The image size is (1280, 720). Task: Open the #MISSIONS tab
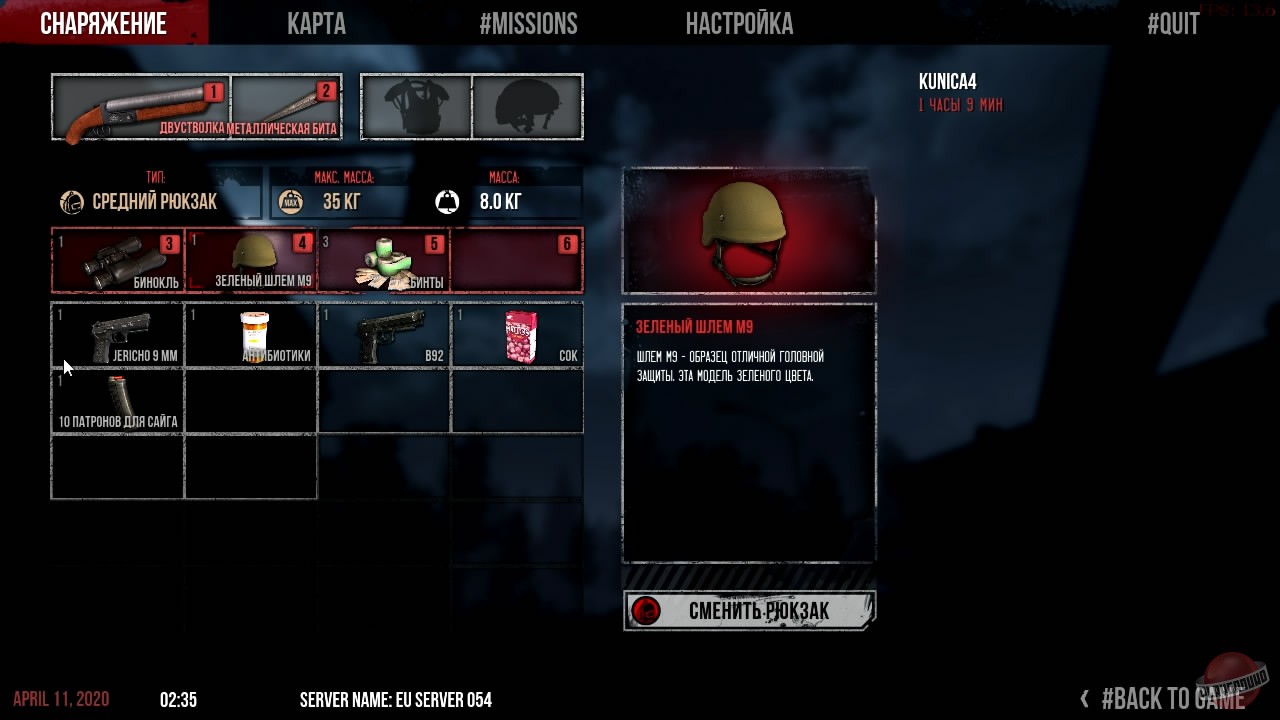click(529, 23)
